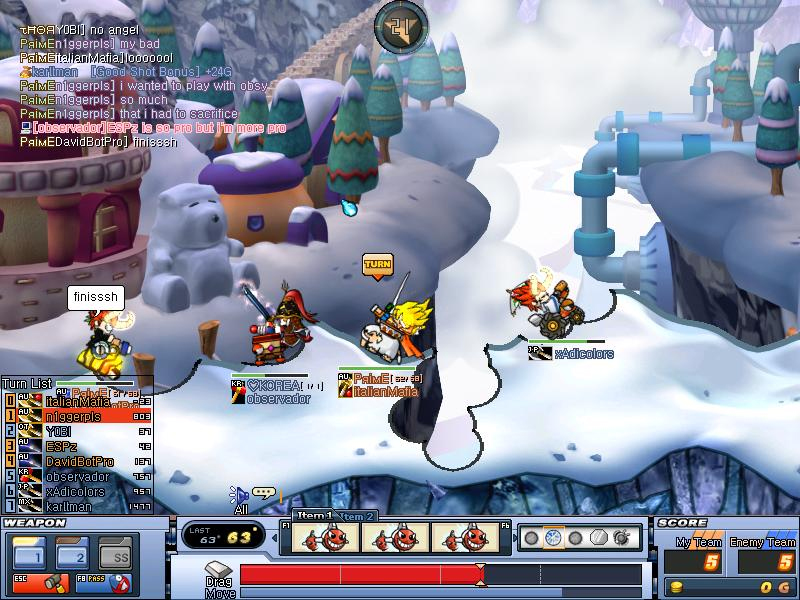Choose the SS special shot
This screenshot has width=800, height=600.
(x=119, y=554)
